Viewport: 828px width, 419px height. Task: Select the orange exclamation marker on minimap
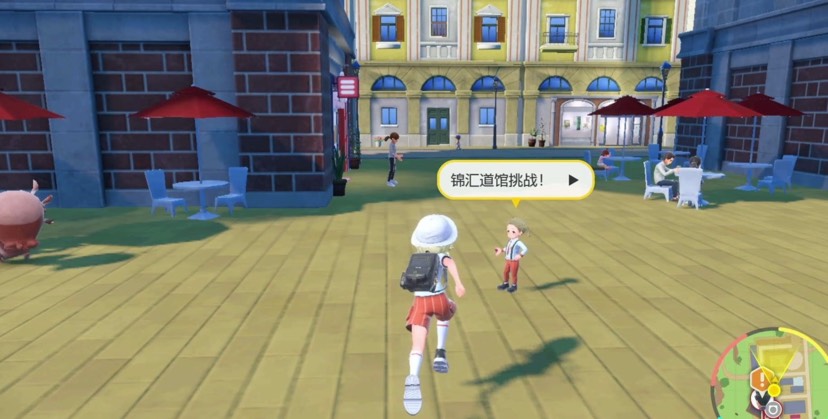[x=762, y=378]
